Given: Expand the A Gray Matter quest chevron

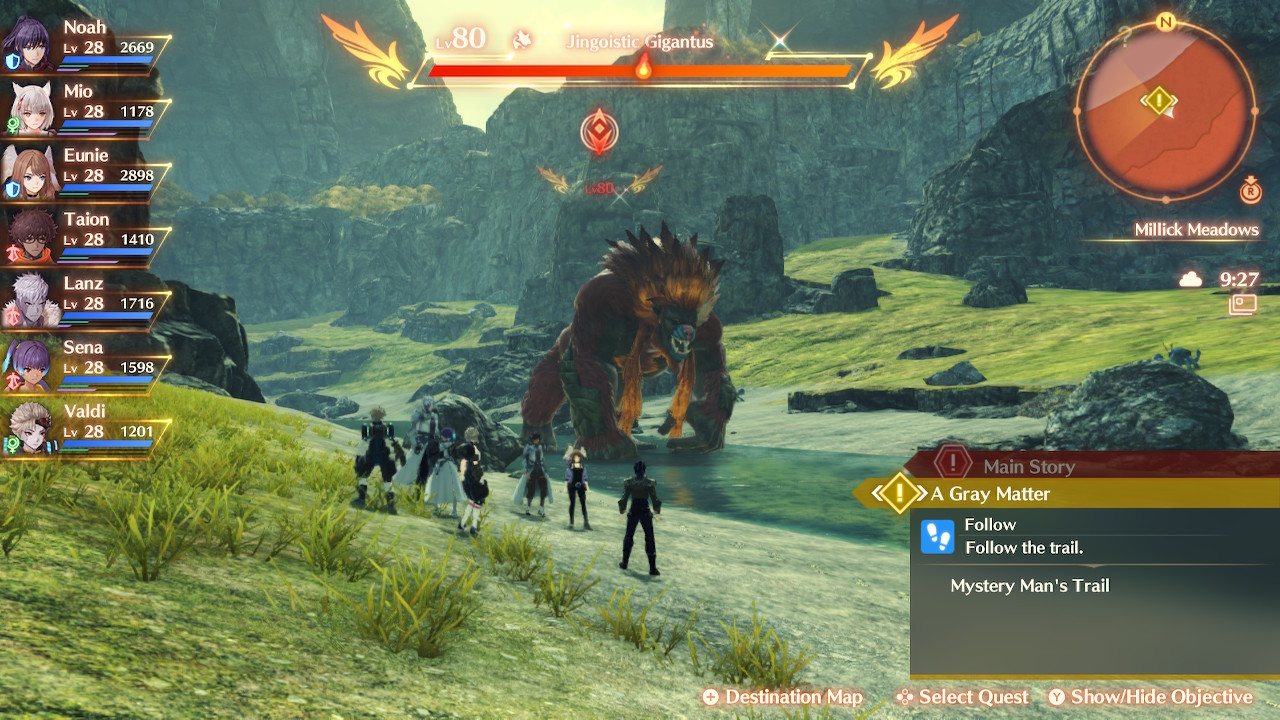Looking at the screenshot, I should (898, 493).
